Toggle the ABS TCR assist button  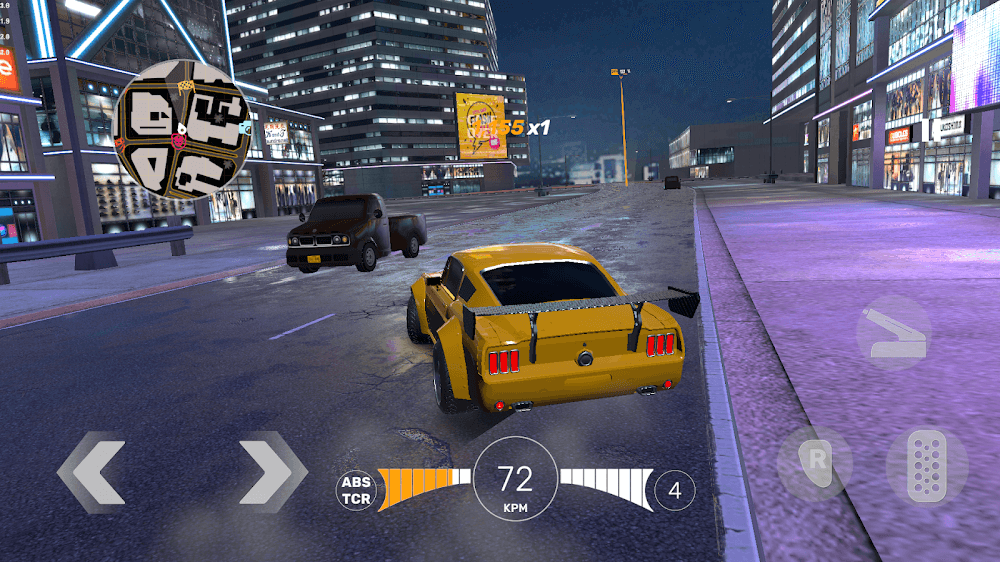coord(355,489)
